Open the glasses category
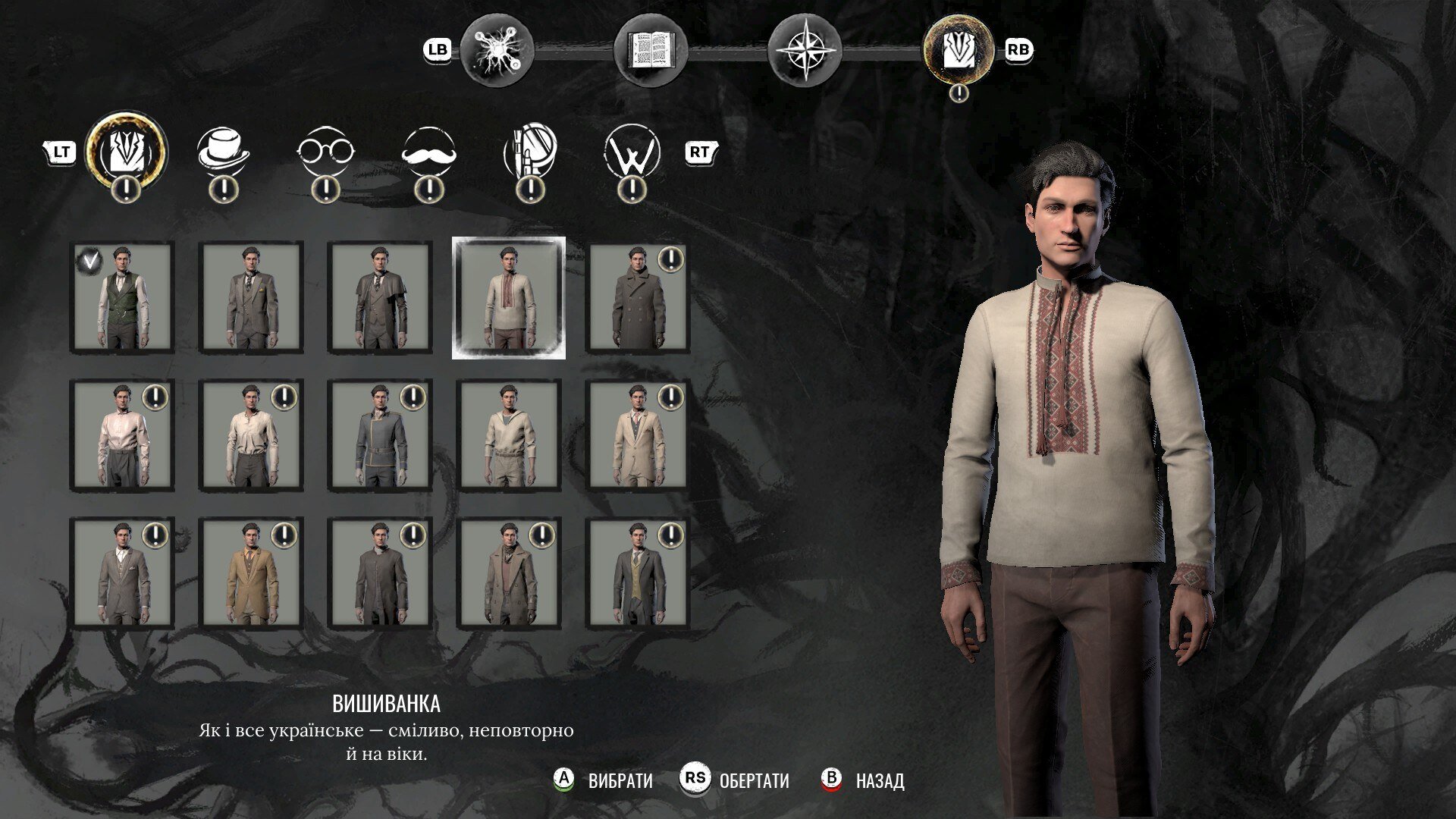Image resolution: width=1456 pixels, height=819 pixels. tap(325, 151)
